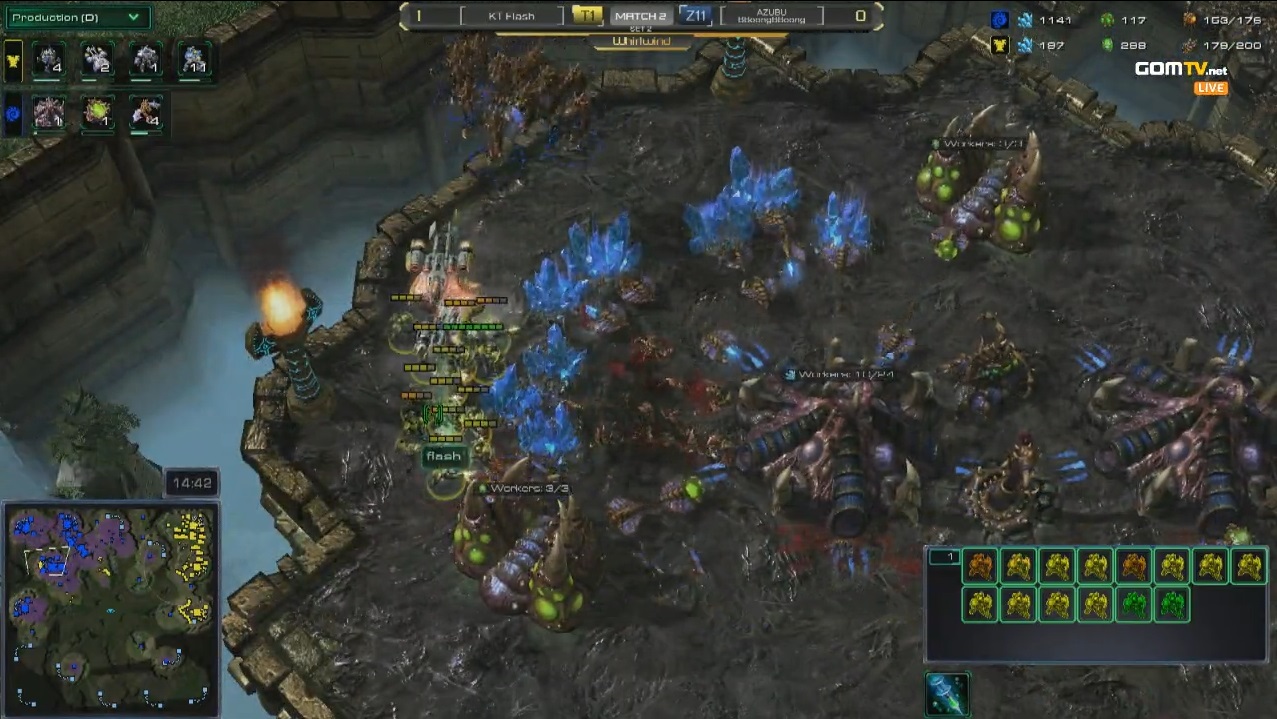The height and width of the screenshot is (719, 1277).
Task: Select the blue Zerg faction emblem
Action: [13, 113]
